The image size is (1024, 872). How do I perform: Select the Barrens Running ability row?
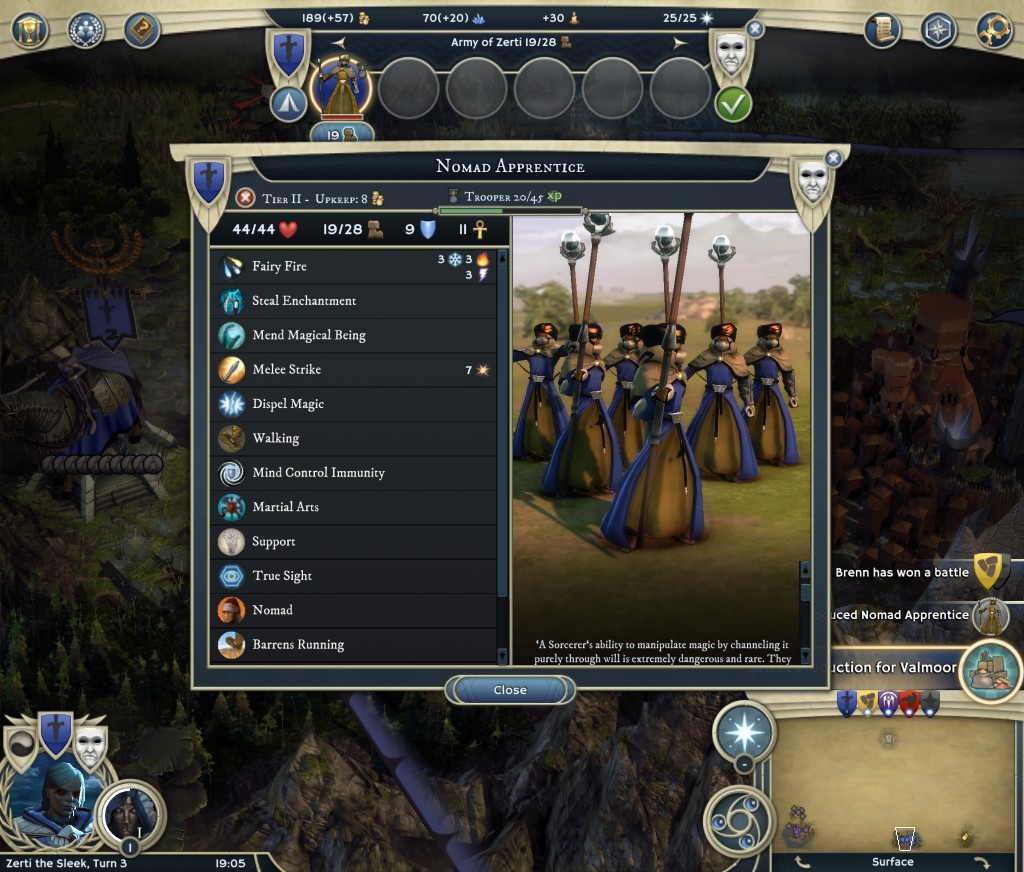click(355, 644)
